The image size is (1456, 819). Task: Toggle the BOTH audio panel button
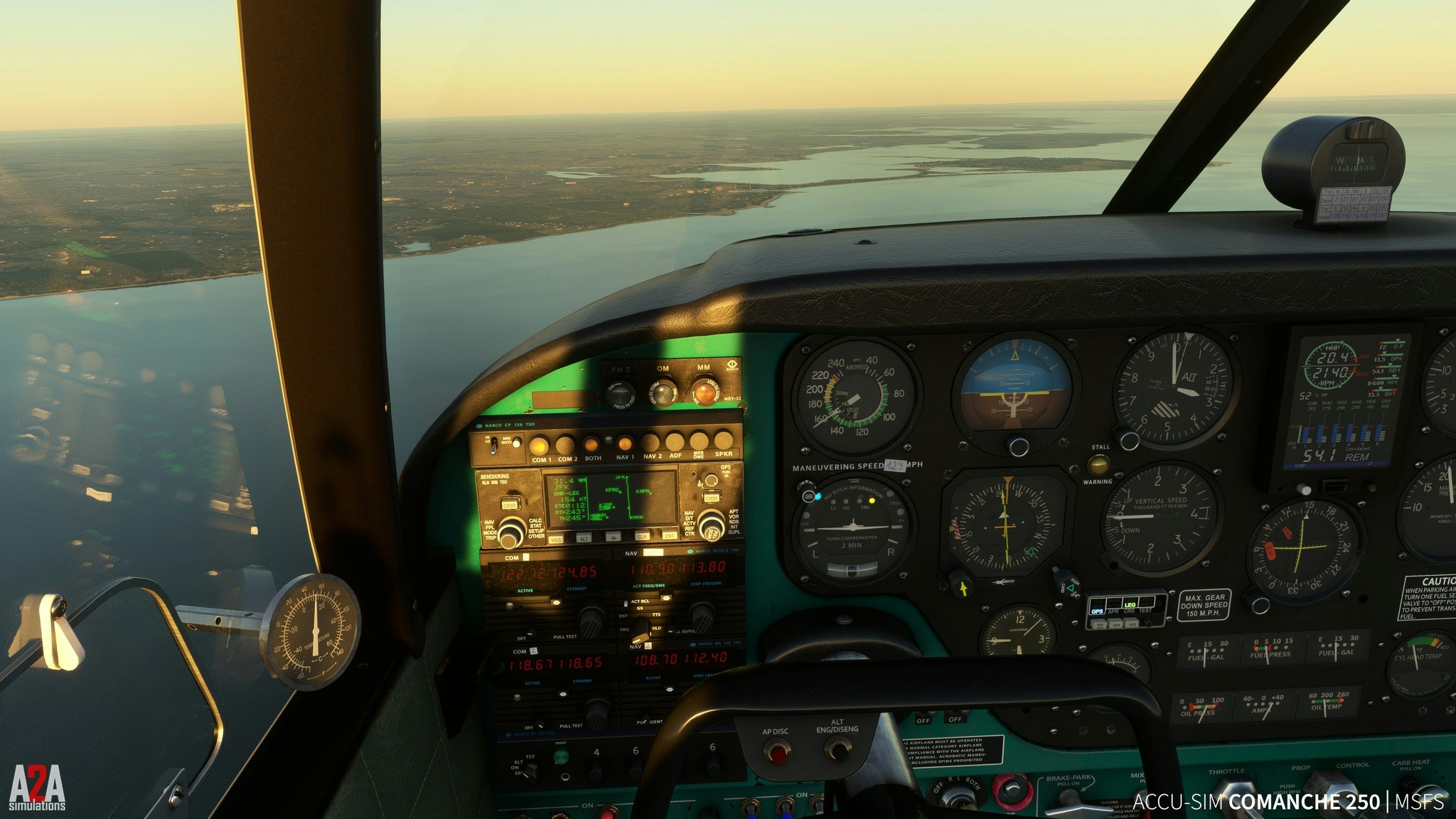click(x=591, y=445)
